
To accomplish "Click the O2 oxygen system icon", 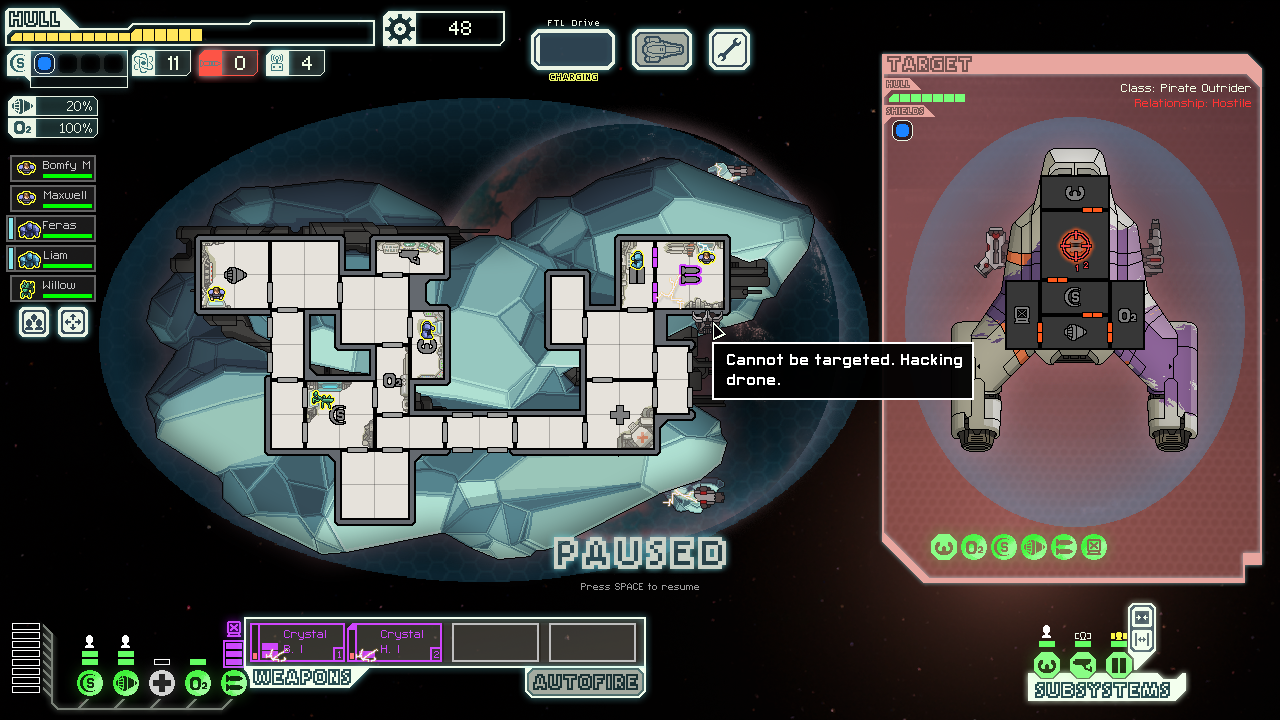I will click(198, 684).
